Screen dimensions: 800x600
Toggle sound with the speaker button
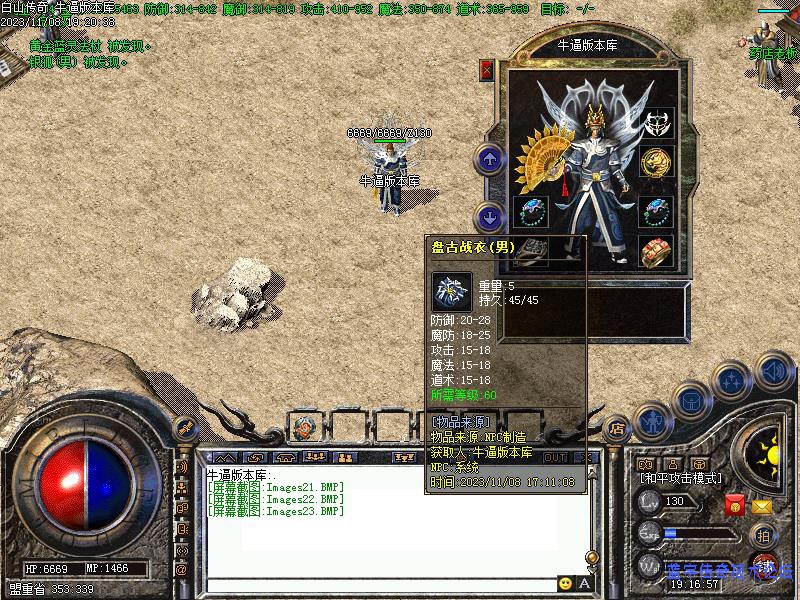click(x=772, y=370)
